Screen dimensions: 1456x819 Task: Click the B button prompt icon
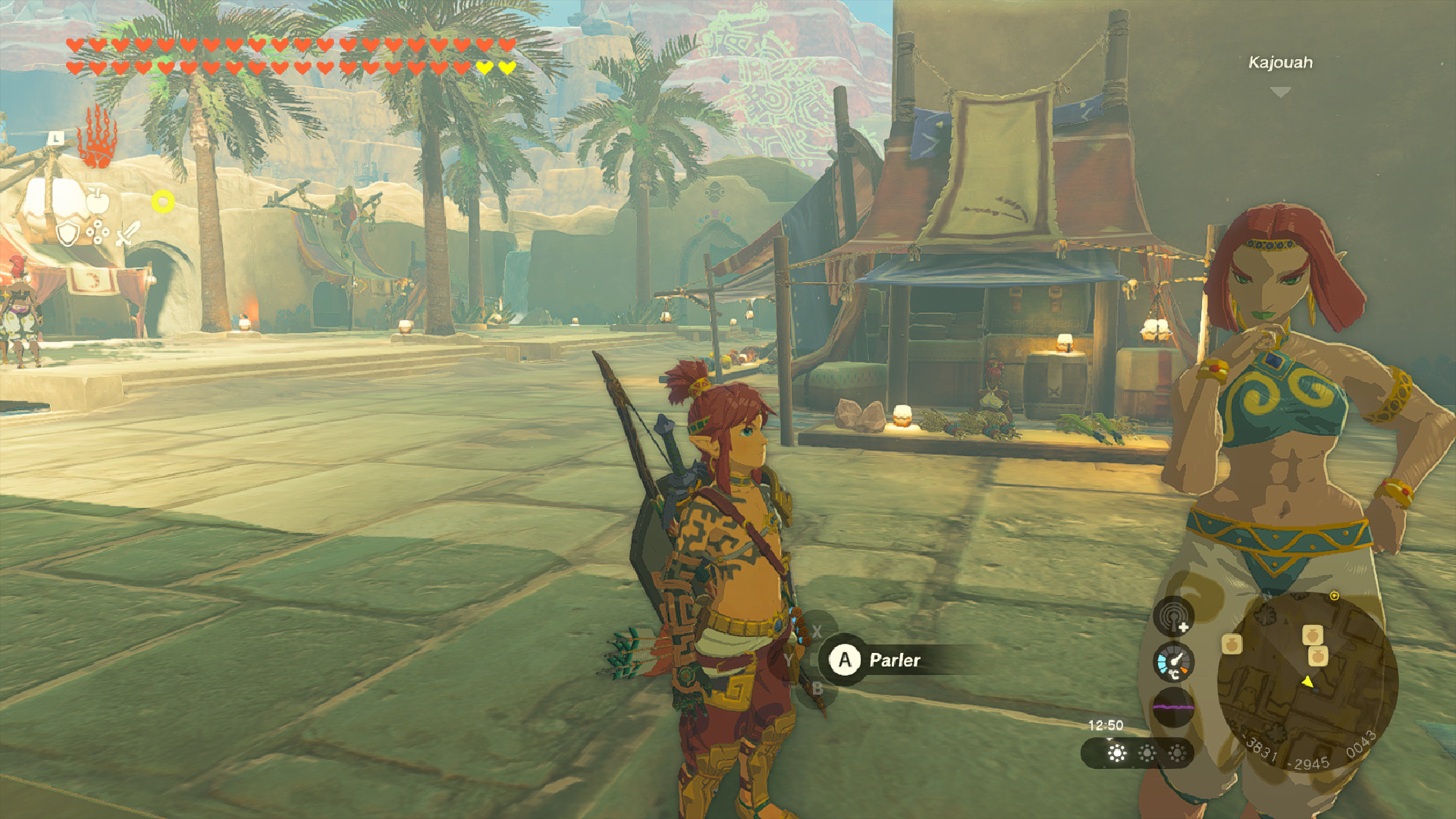[817, 689]
